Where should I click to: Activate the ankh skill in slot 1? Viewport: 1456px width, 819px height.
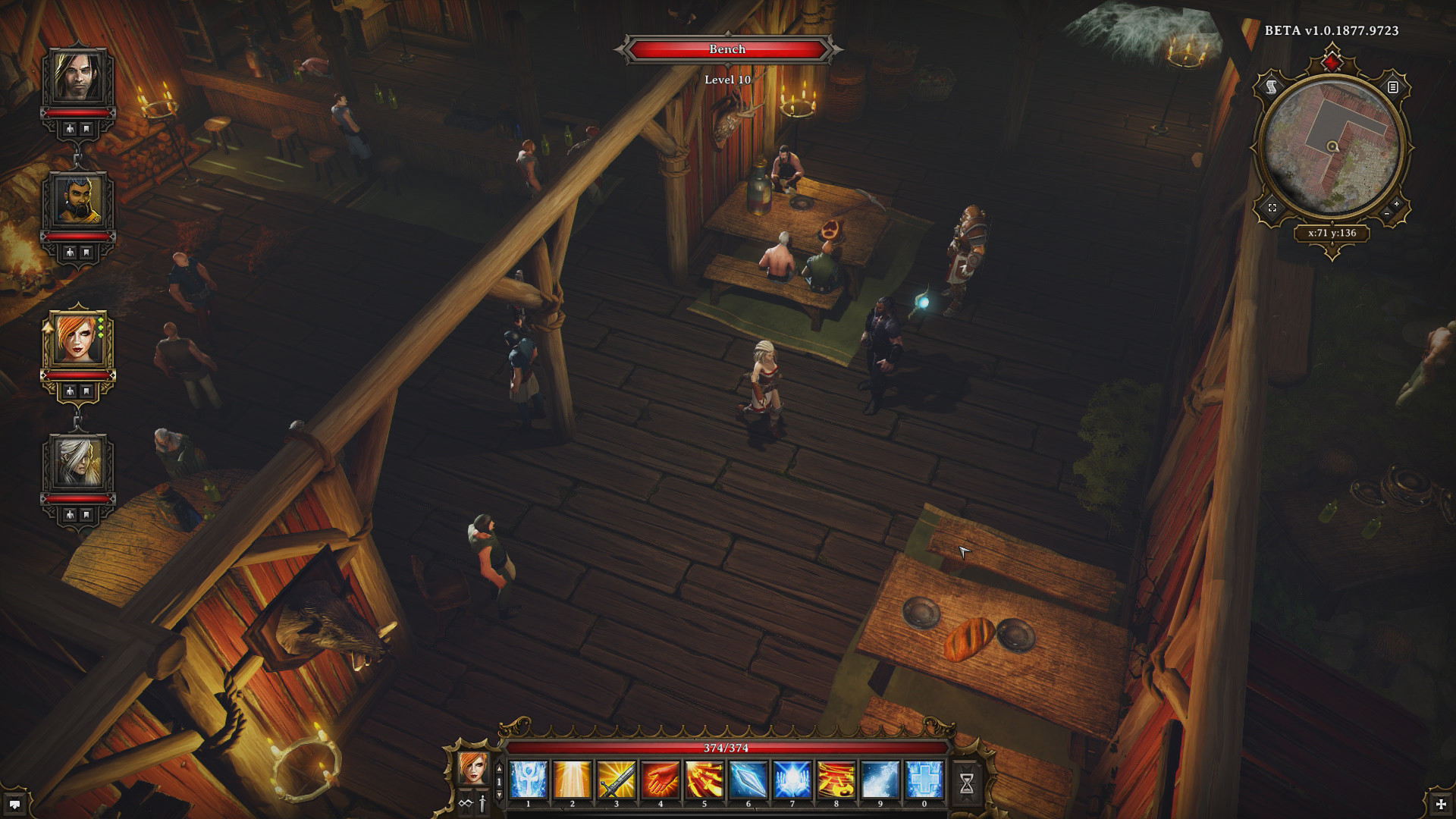(529, 780)
